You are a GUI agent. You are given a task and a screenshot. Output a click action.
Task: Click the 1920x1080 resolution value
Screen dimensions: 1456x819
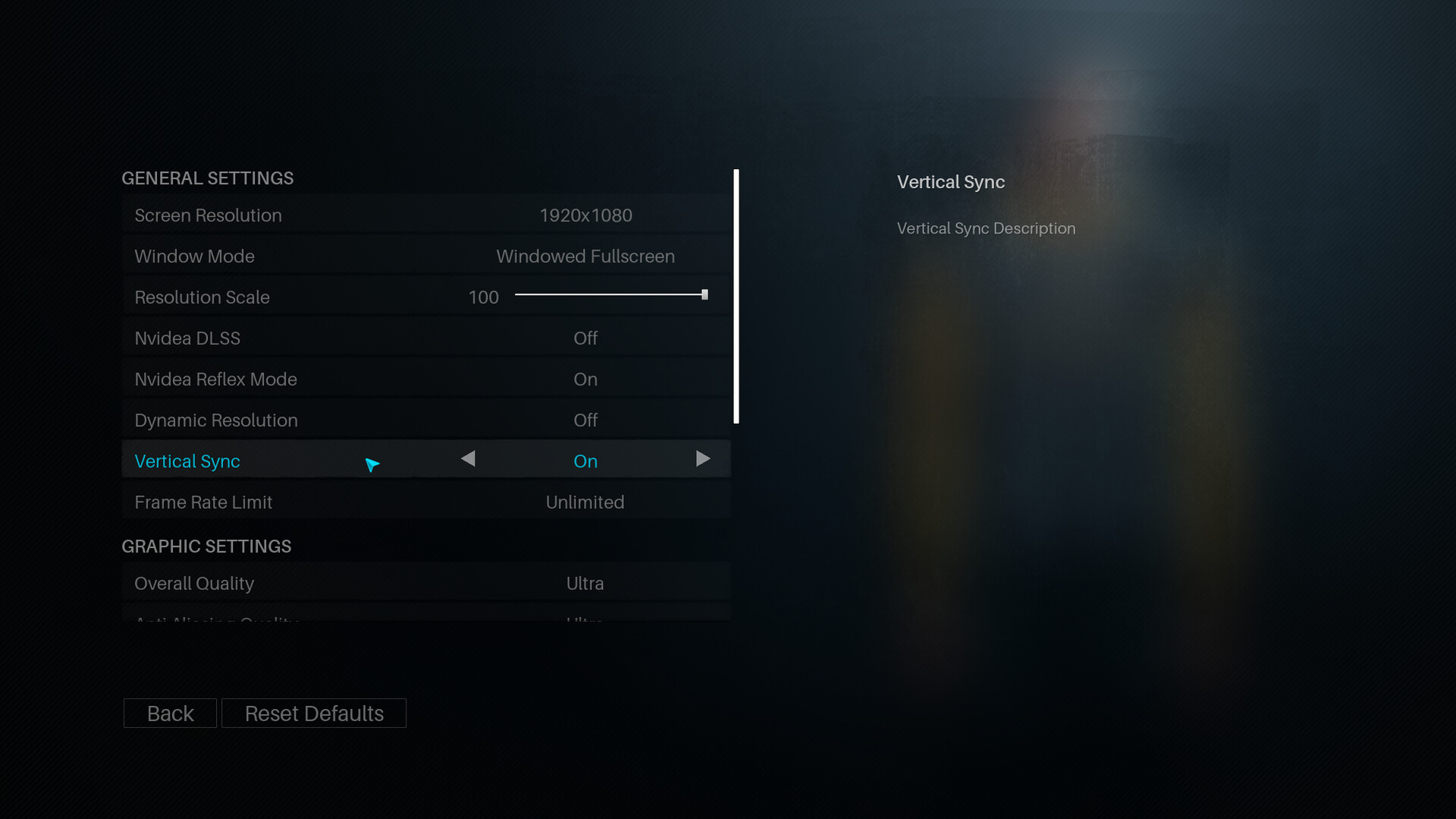click(586, 215)
